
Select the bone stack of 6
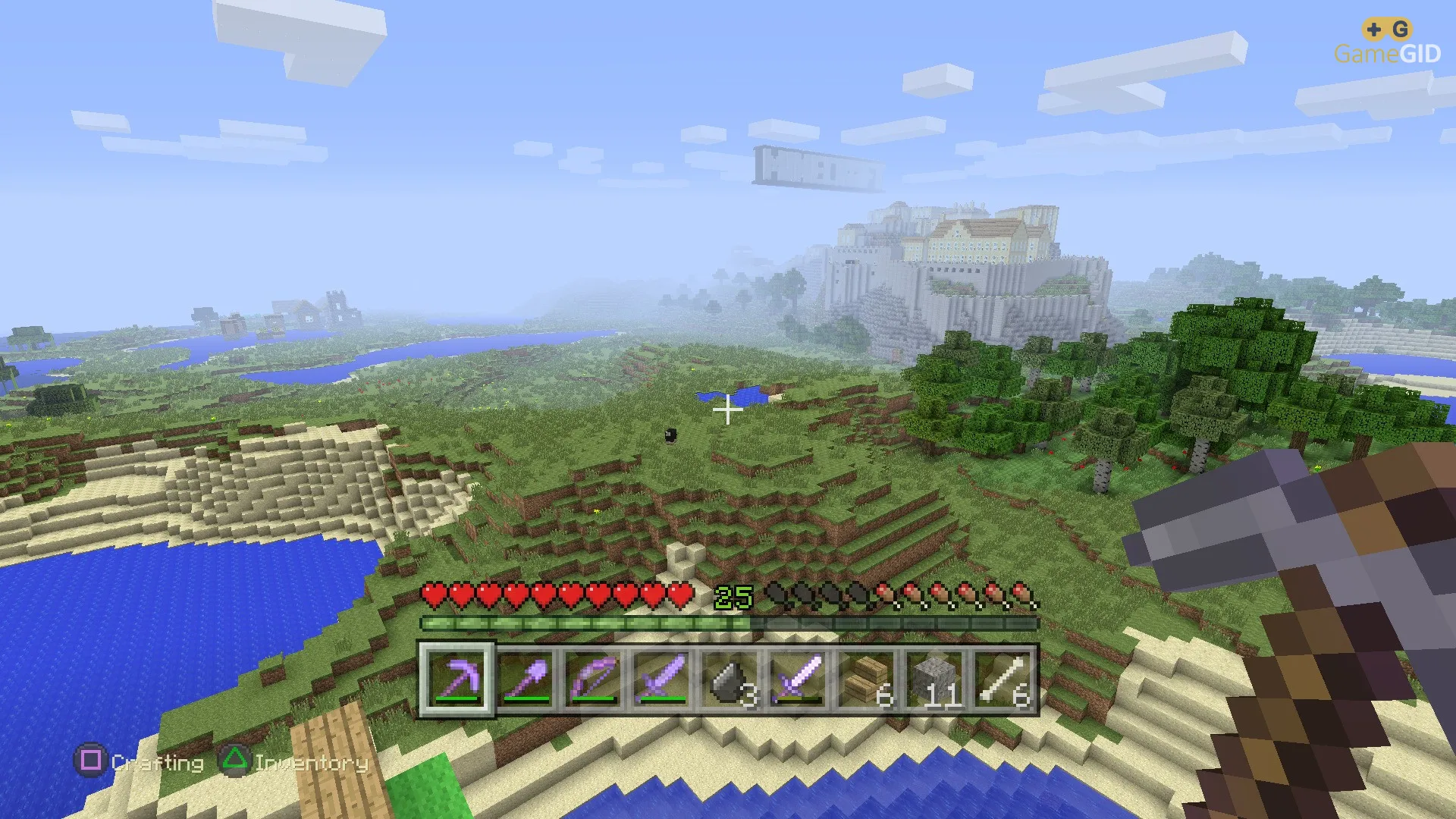pos(1003,679)
